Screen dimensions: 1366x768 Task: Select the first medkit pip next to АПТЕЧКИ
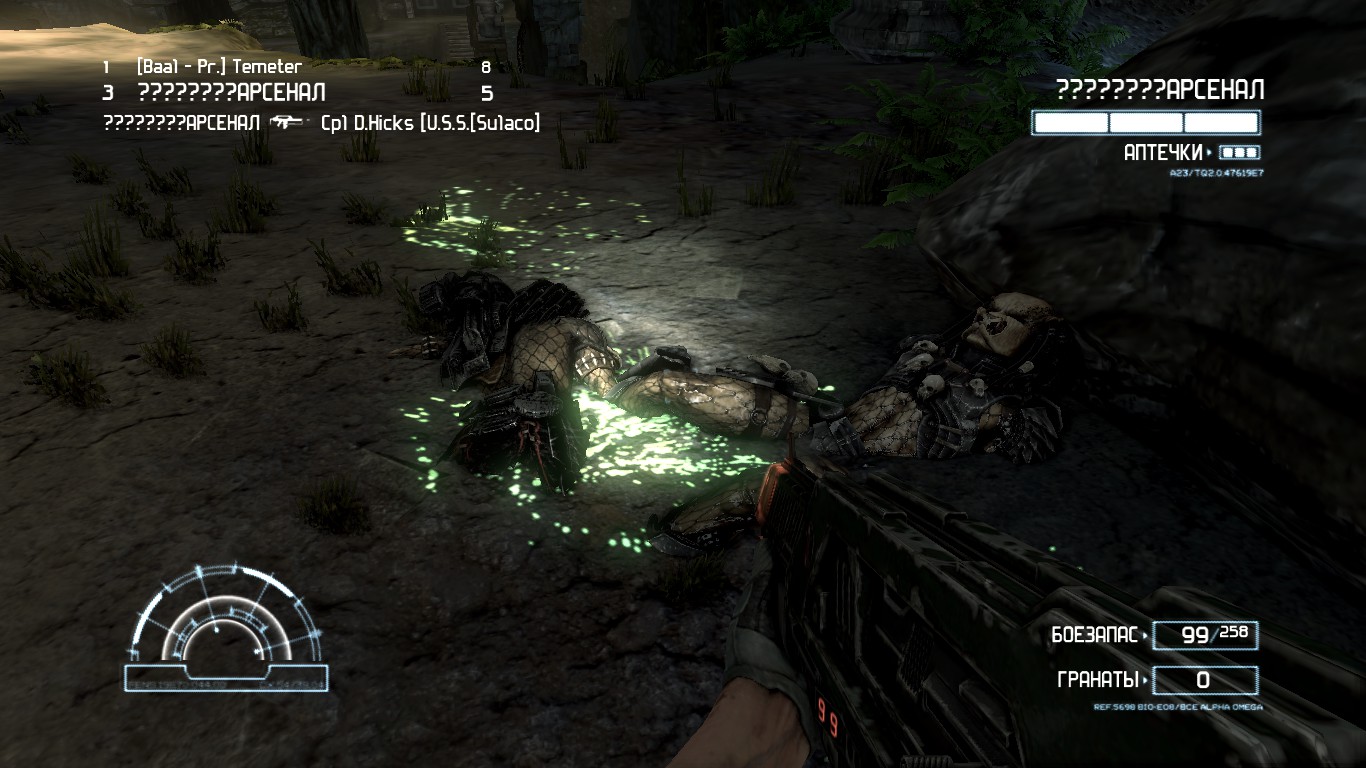(1227, 152)
